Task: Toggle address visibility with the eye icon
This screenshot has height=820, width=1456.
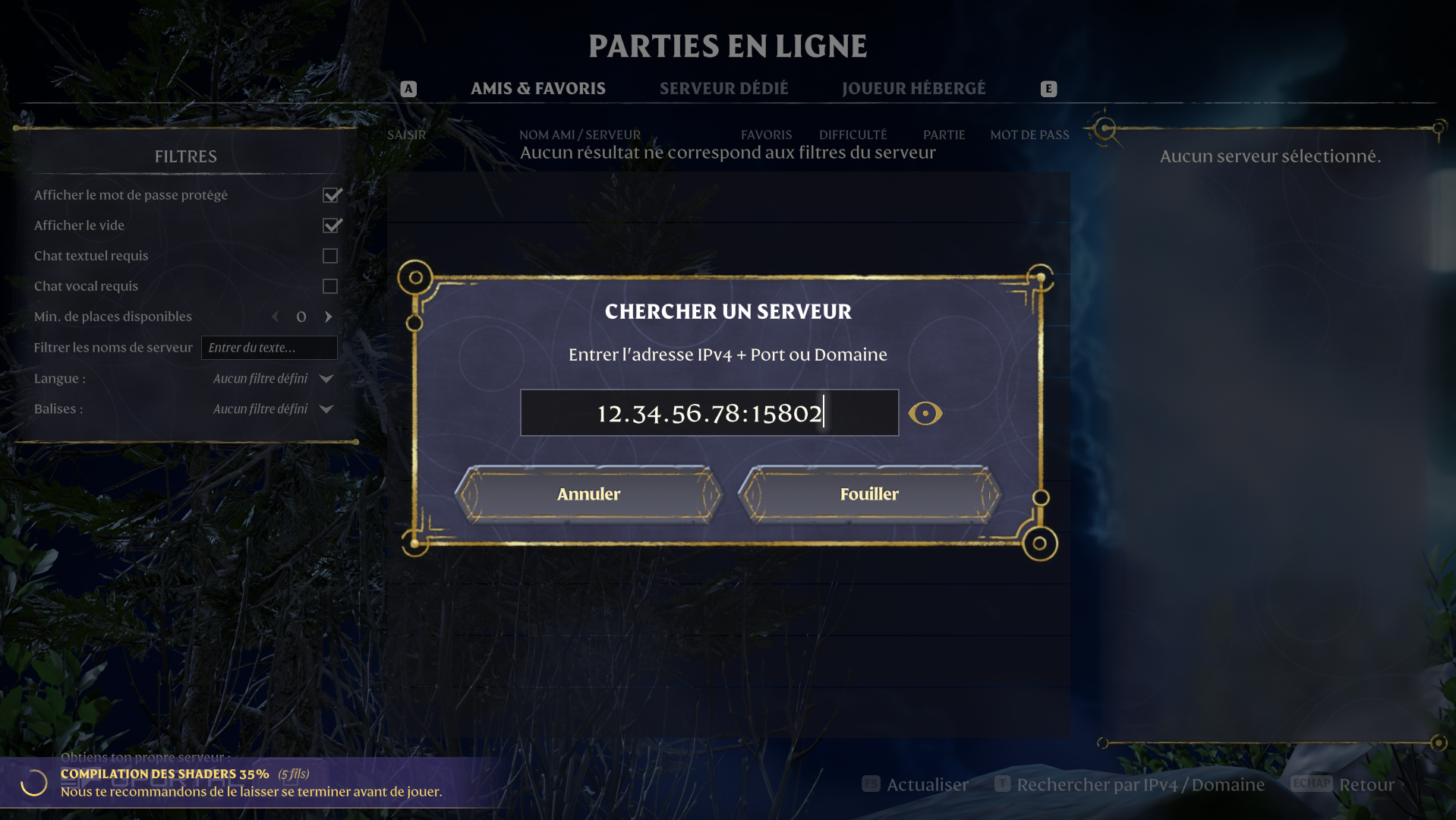Action: tap(925, 413)
